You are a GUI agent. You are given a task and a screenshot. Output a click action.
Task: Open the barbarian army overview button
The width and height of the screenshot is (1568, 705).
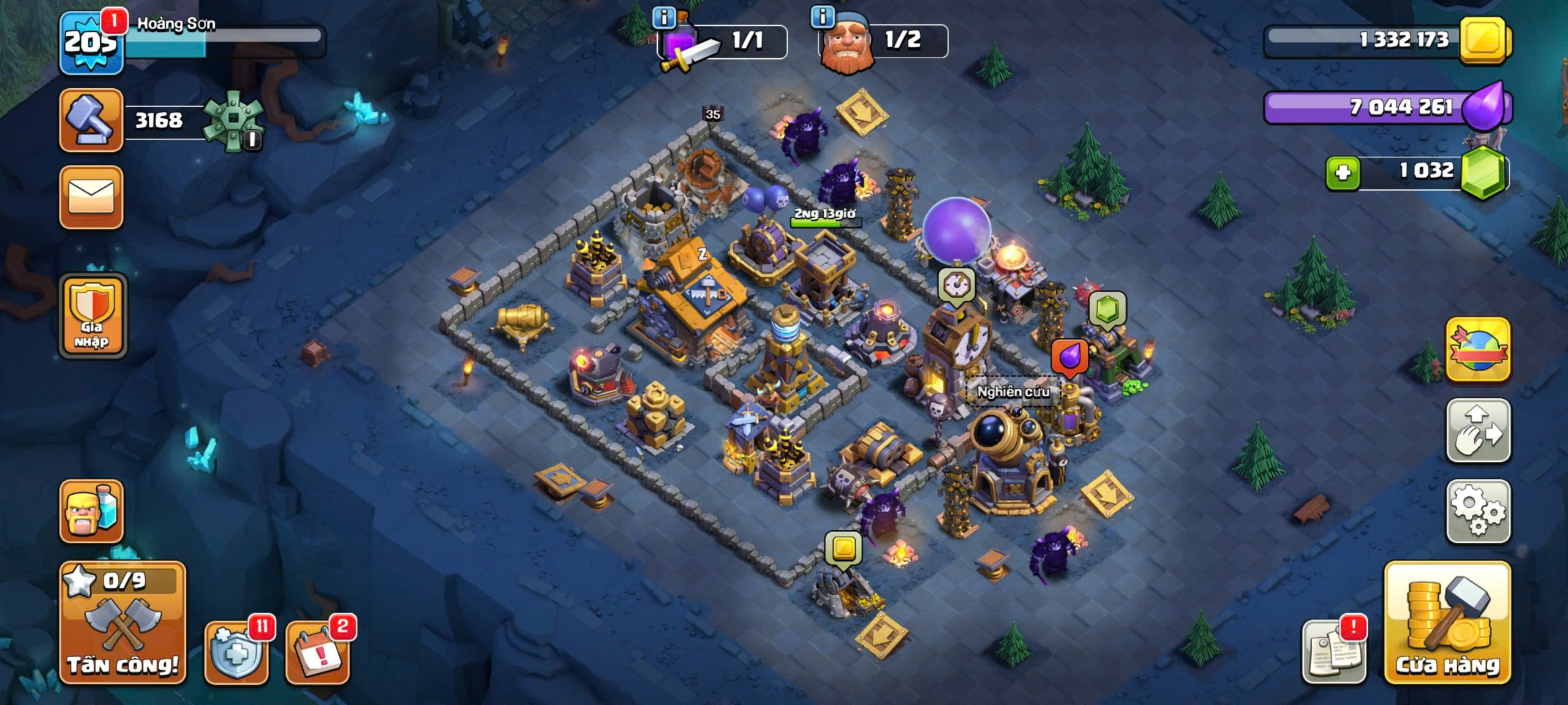click(x=91, y=511)
